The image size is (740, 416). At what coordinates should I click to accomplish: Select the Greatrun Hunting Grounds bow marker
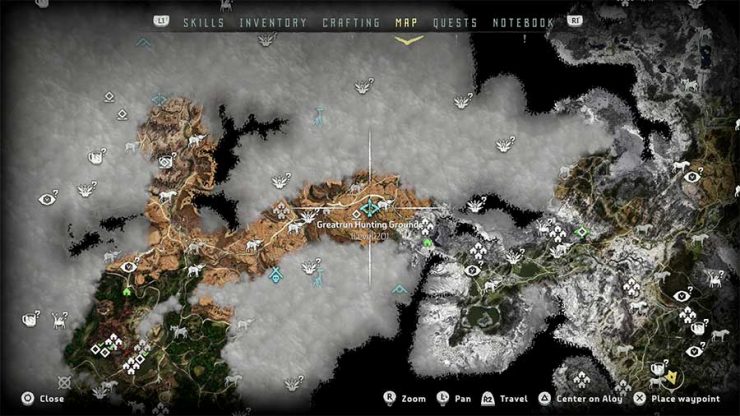pos(372,208)
